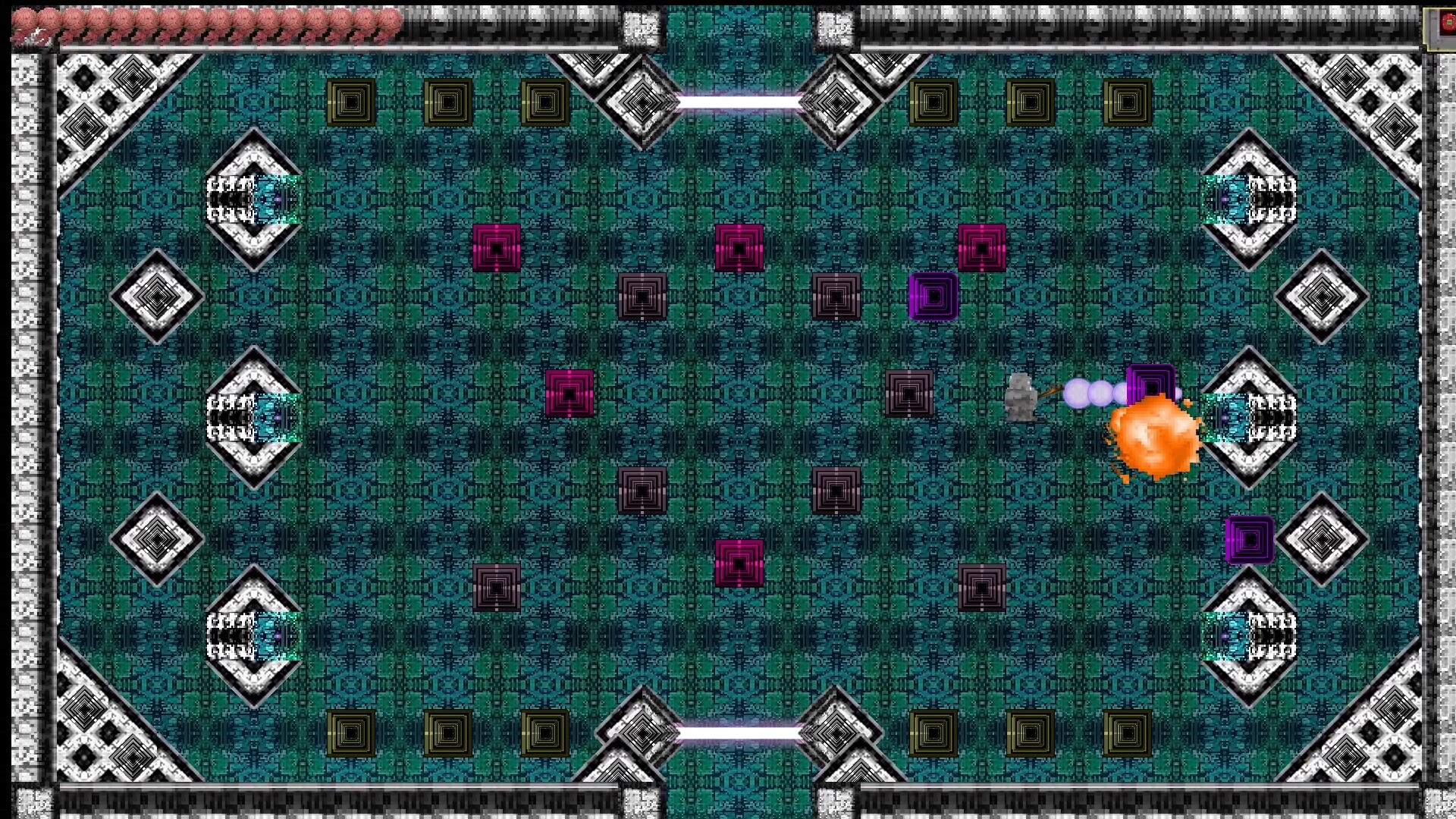Select the magenta block left of the player

pyautogui.click(x=568, y=392)
